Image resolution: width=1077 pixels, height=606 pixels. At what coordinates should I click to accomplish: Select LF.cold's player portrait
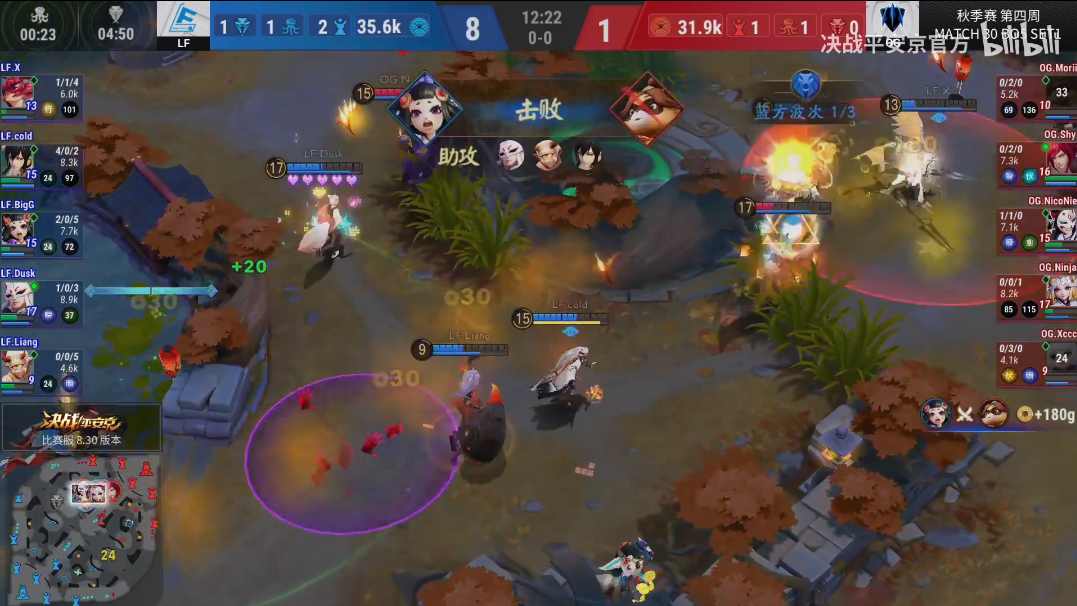click(16, 160)
